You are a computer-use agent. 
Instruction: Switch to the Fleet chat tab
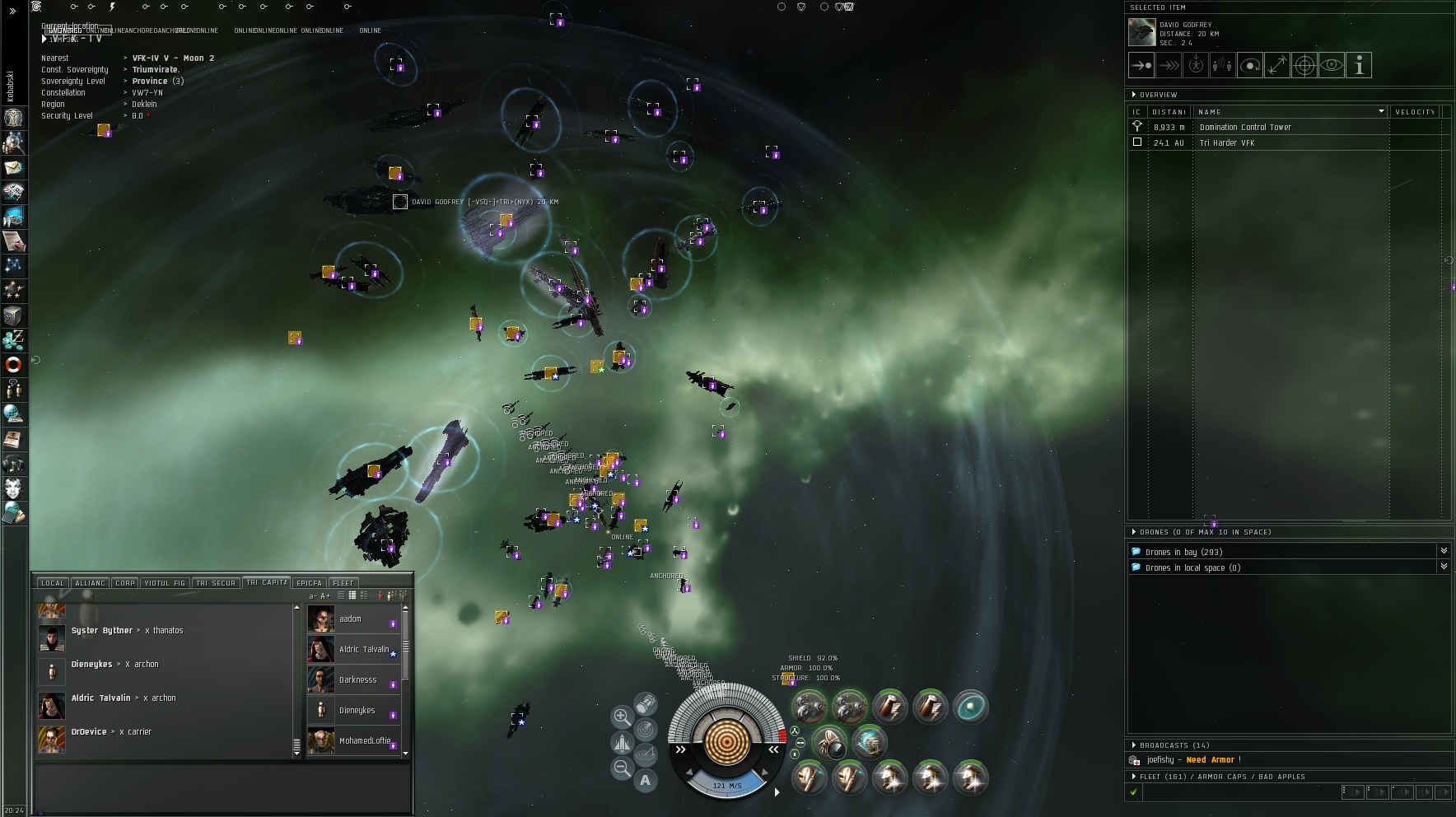pyautogui.click(x=343, y=583)
